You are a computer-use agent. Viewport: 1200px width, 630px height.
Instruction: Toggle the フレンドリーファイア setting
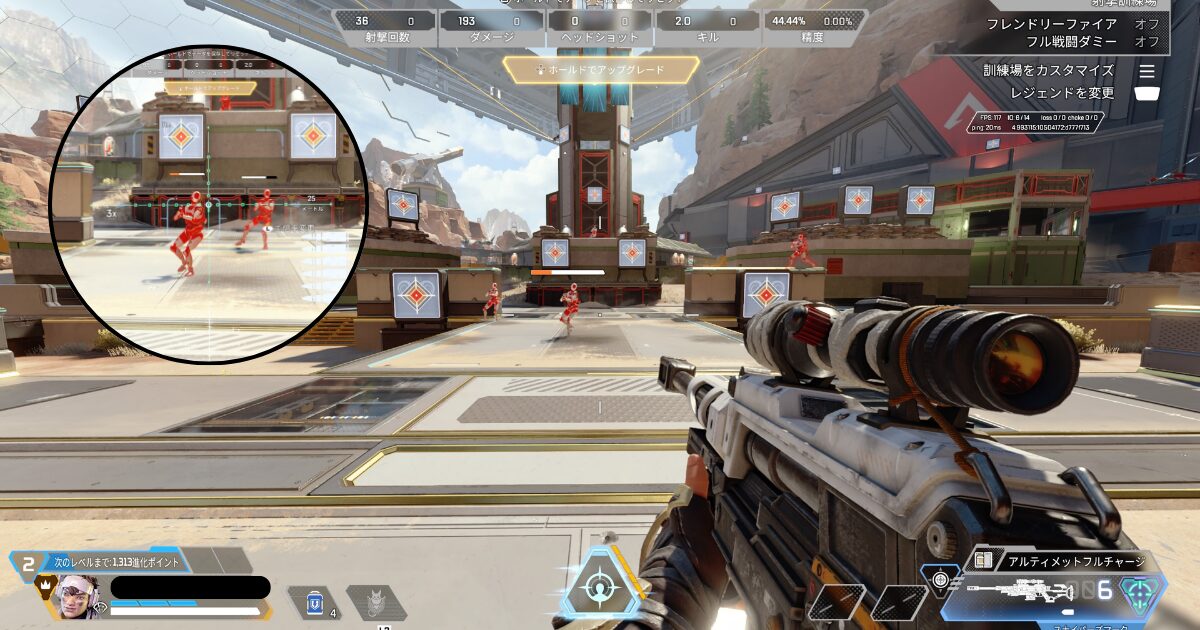point(1066,24)
